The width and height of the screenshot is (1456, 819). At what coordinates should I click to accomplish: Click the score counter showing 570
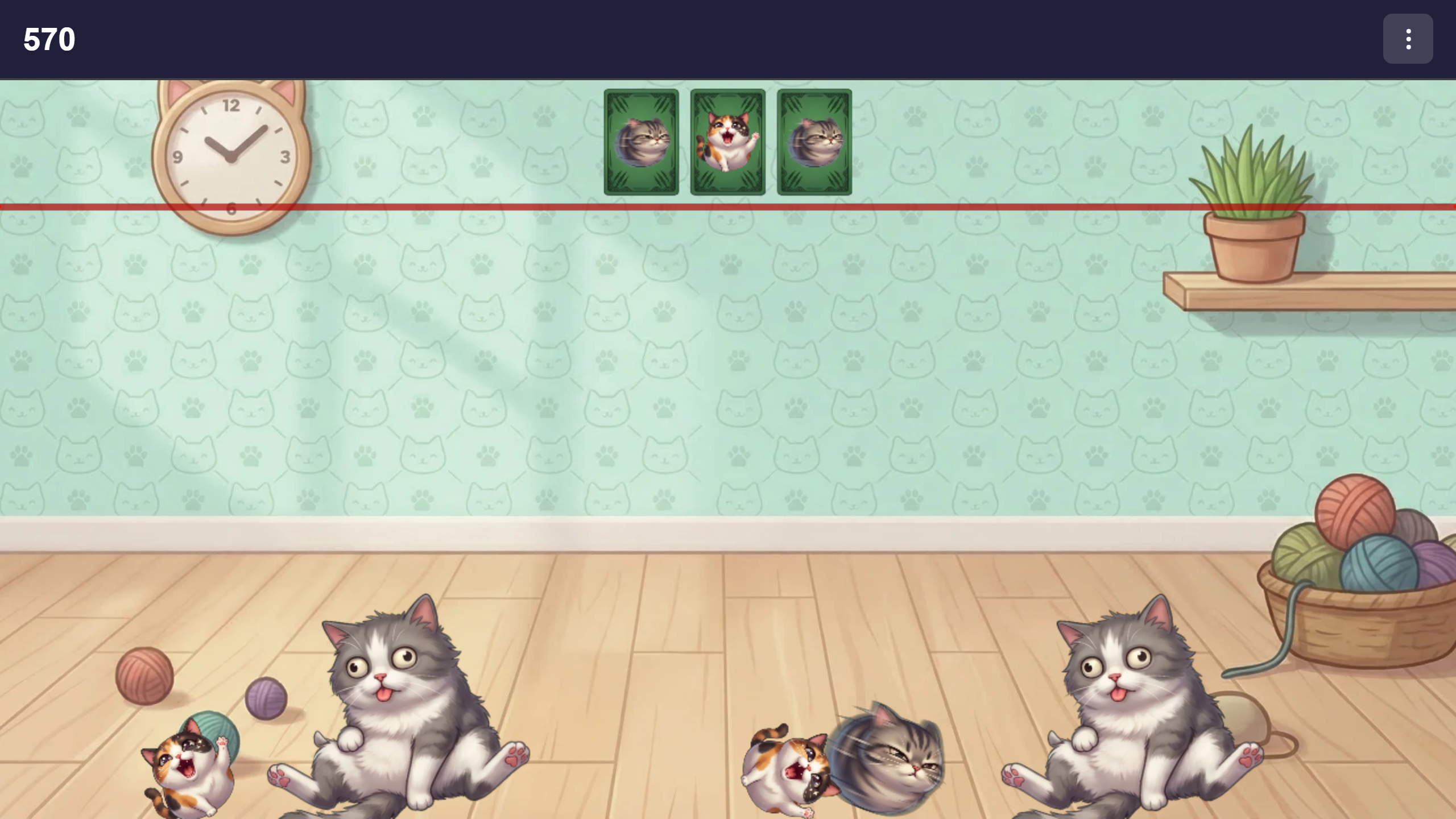point(49,39)
